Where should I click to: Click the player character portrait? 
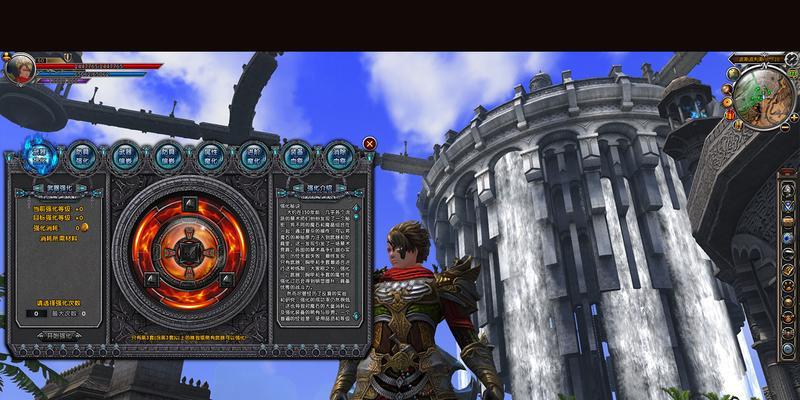point(20,69)
